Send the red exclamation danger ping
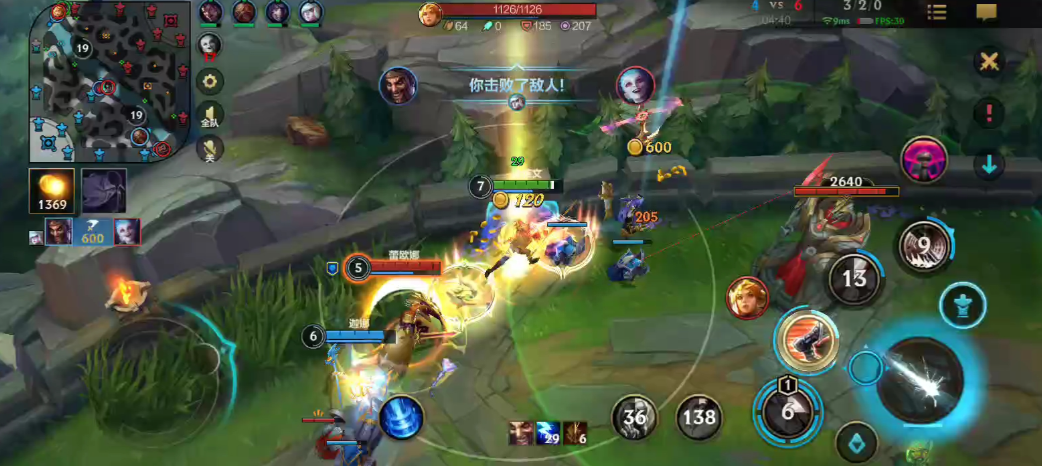The height and width of the screenshot is (466, 1042). (x=988, y=113)
